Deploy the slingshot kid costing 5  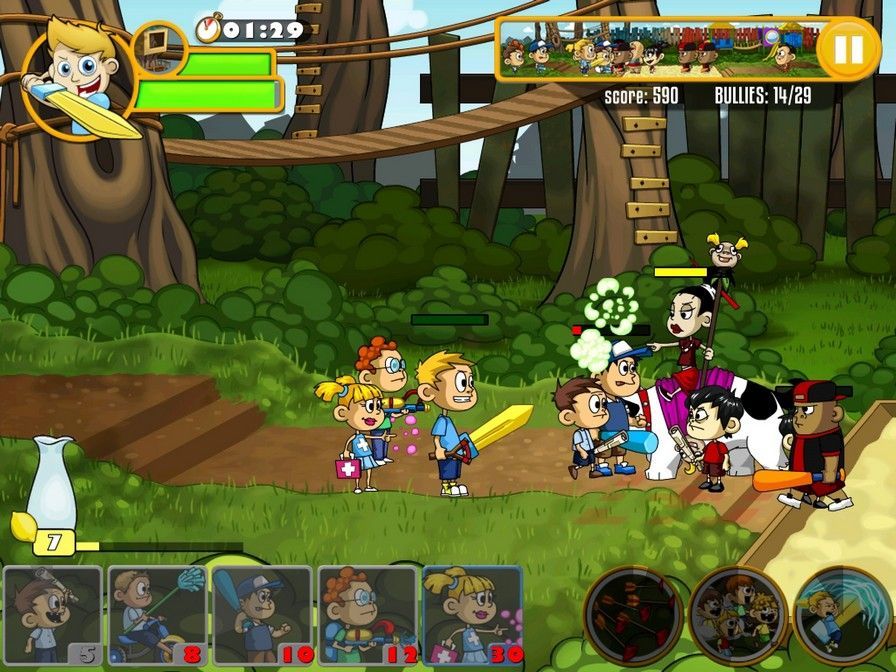pos(53,615)
